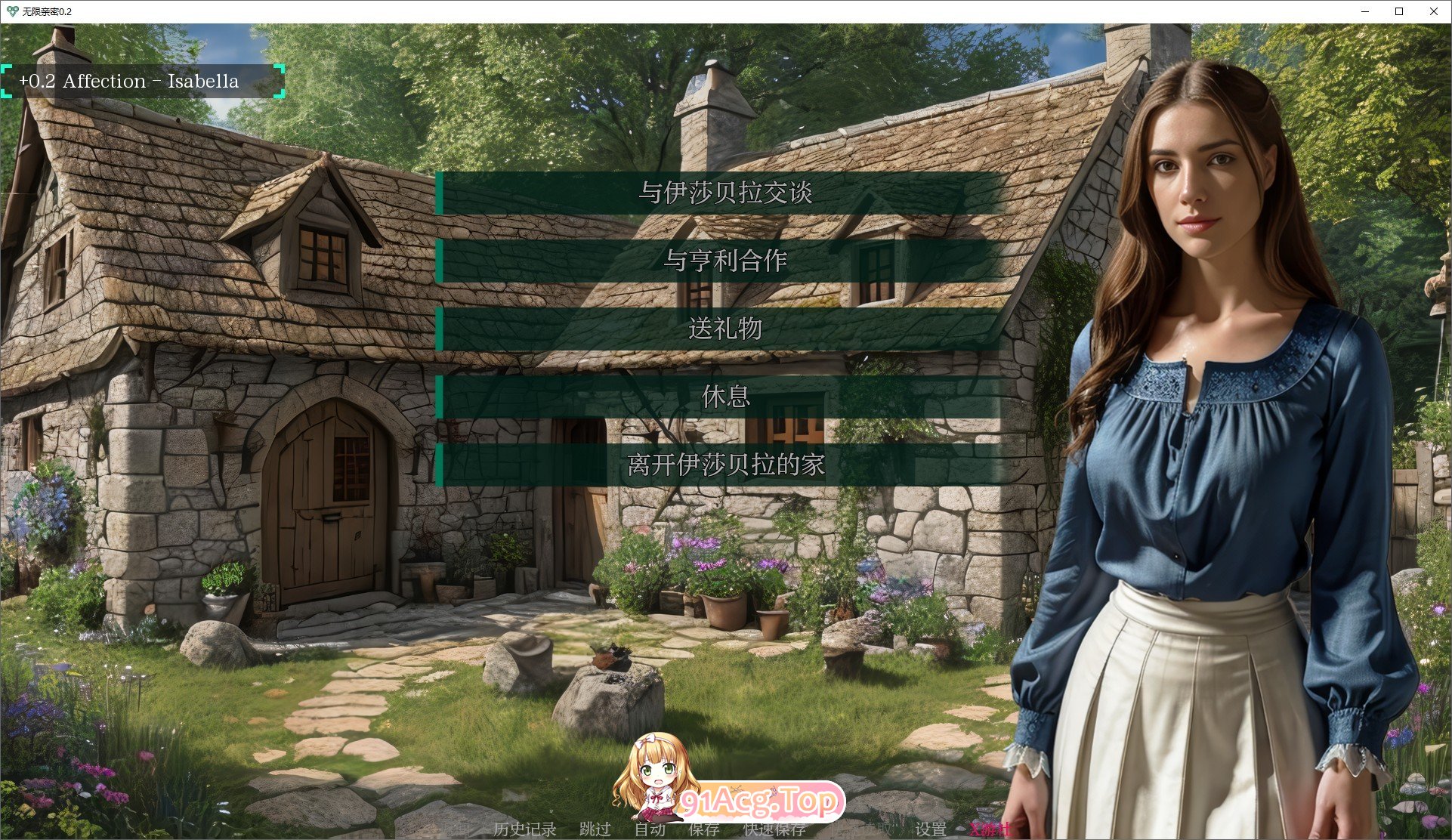Select 与亨利合作 to work with Henry
Image resolution: width=1452 pixels, height=840 pixels.
coord(726,261)
